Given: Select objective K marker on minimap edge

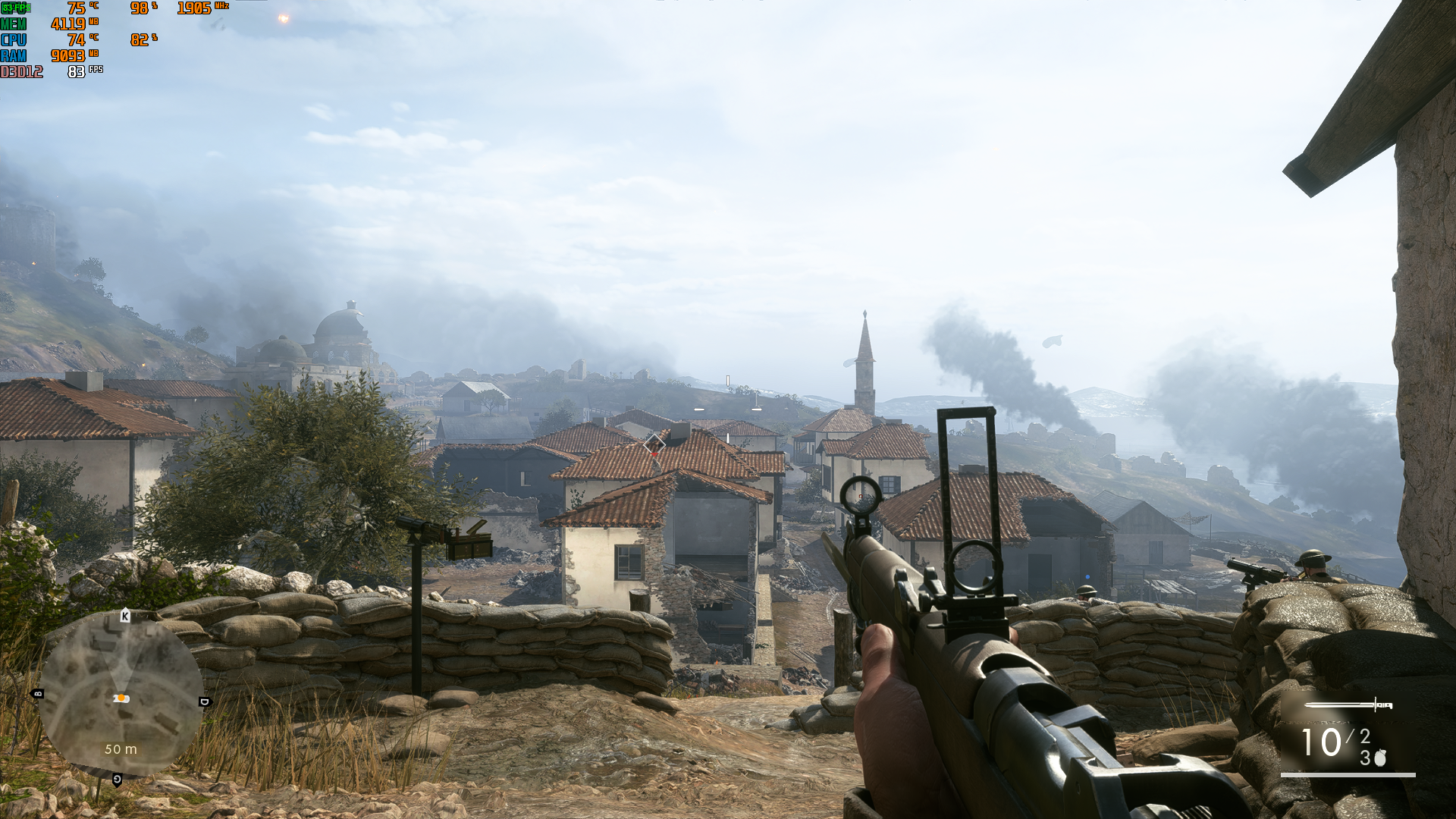Looking at the screenshot, I should click(125, 616).
